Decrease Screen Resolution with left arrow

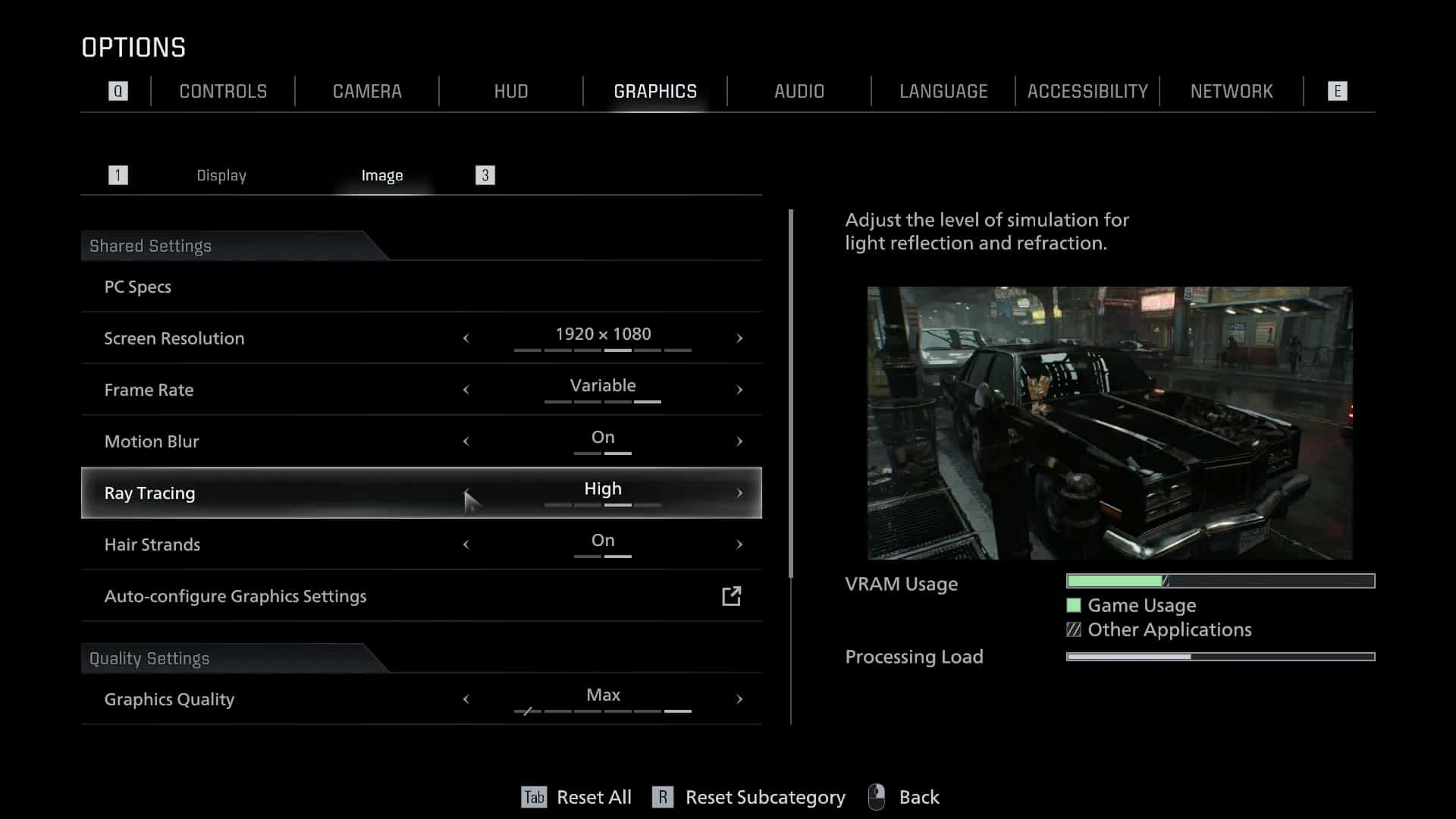click(466, 338)
